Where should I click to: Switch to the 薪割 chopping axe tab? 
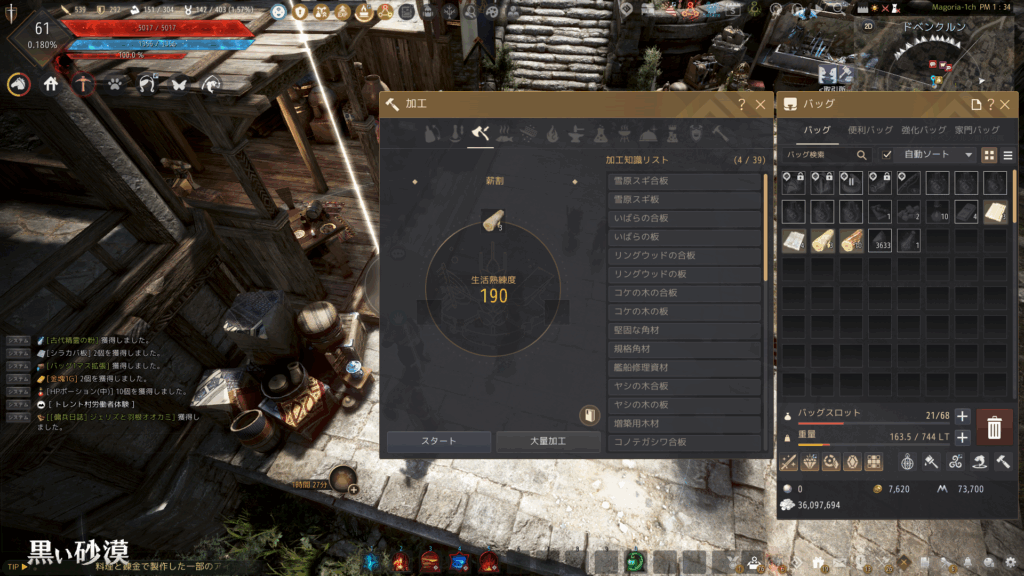482,133
